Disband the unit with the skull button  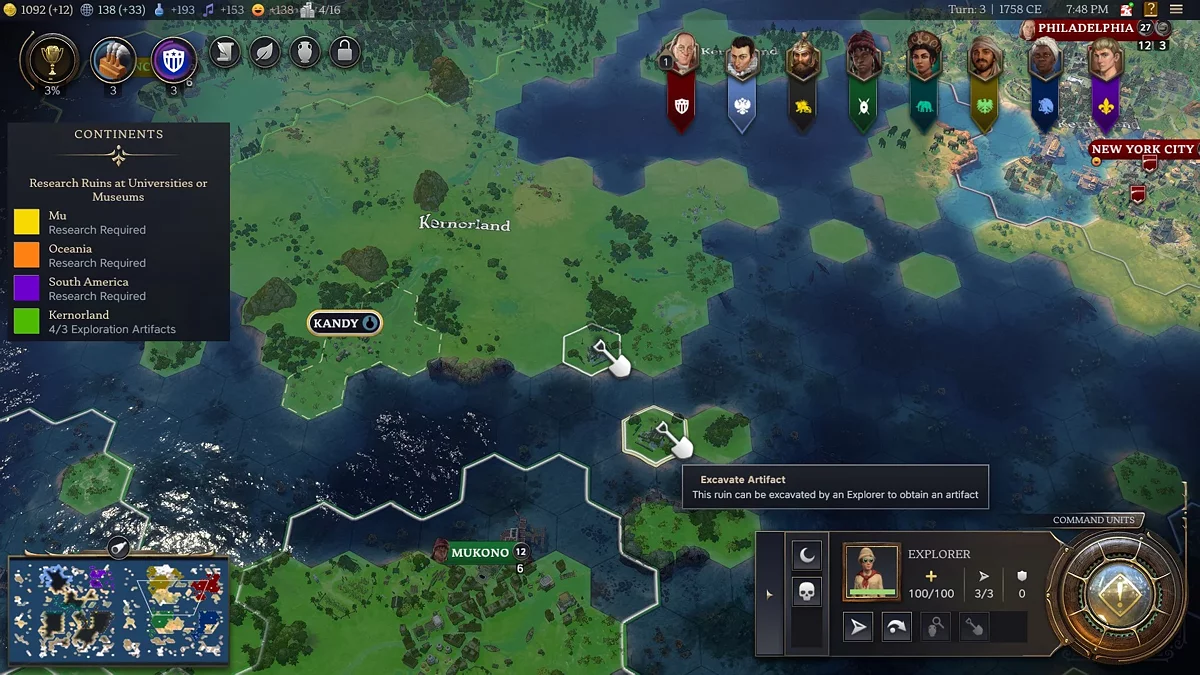pos(806,591)
